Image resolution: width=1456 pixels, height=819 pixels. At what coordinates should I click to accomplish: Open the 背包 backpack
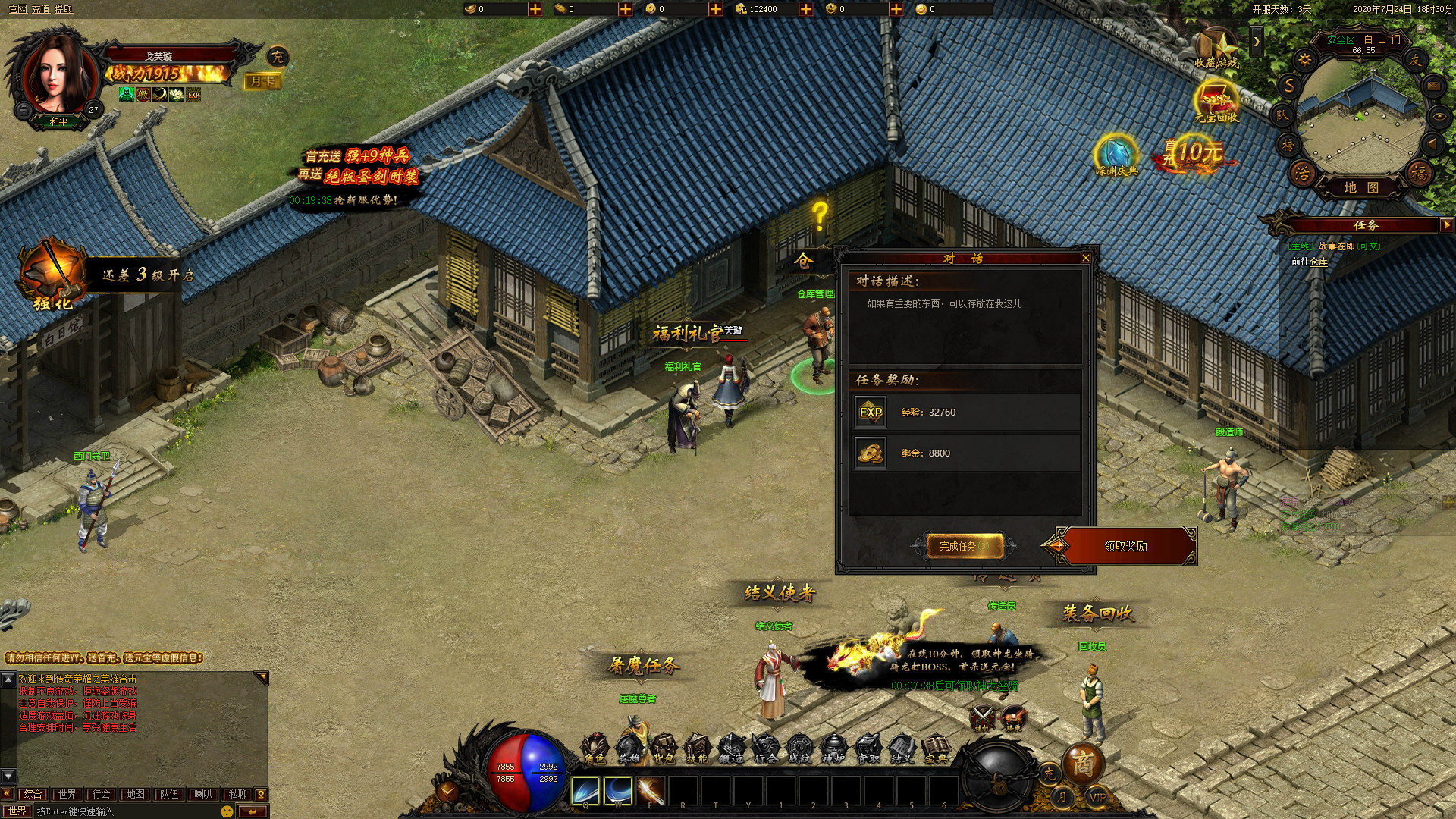tap(663, 748)
